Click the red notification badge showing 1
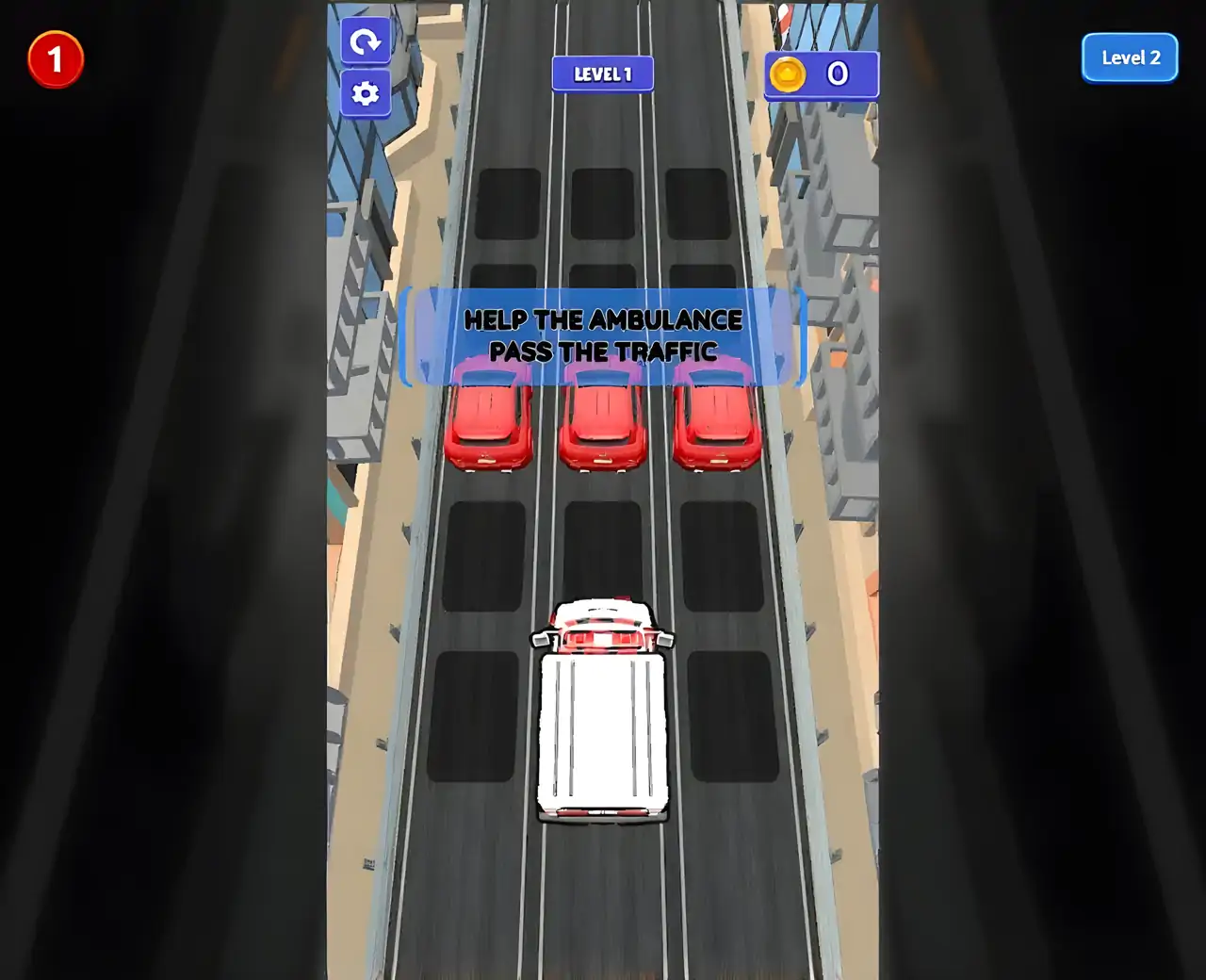 coord(56,57)
